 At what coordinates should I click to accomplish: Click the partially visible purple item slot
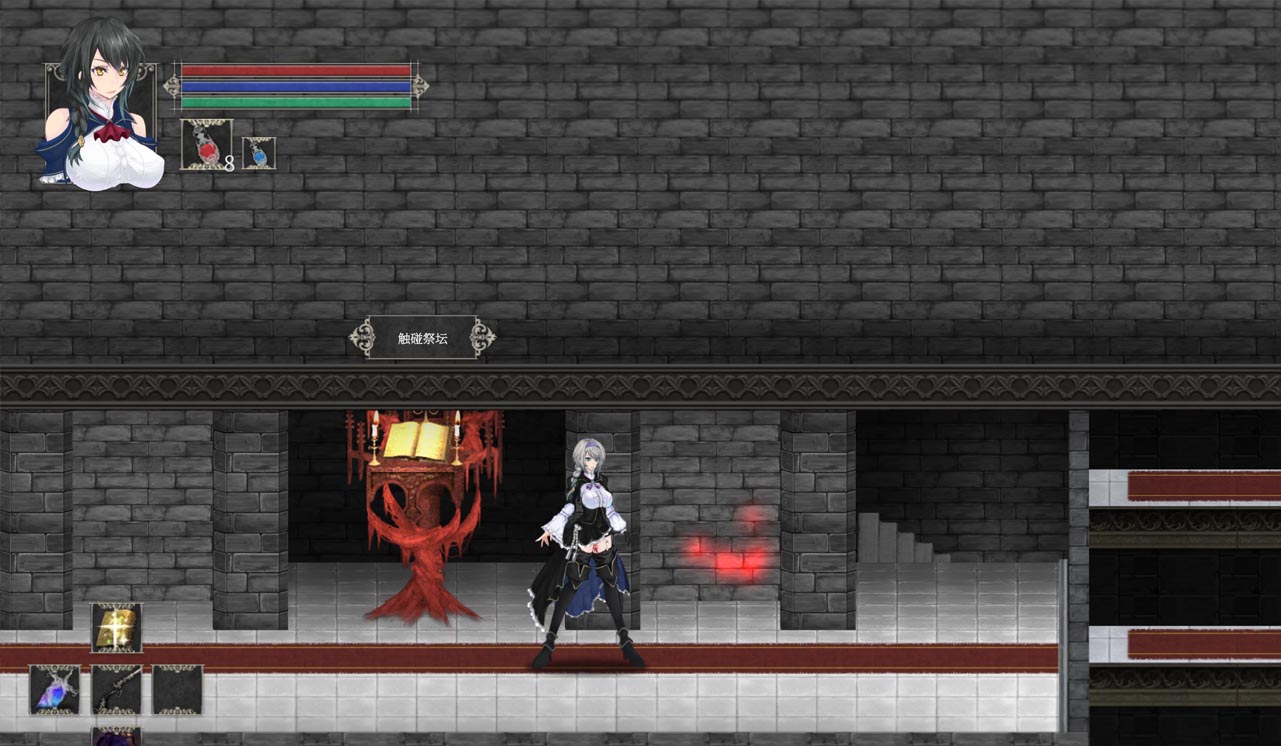(116, 737)
